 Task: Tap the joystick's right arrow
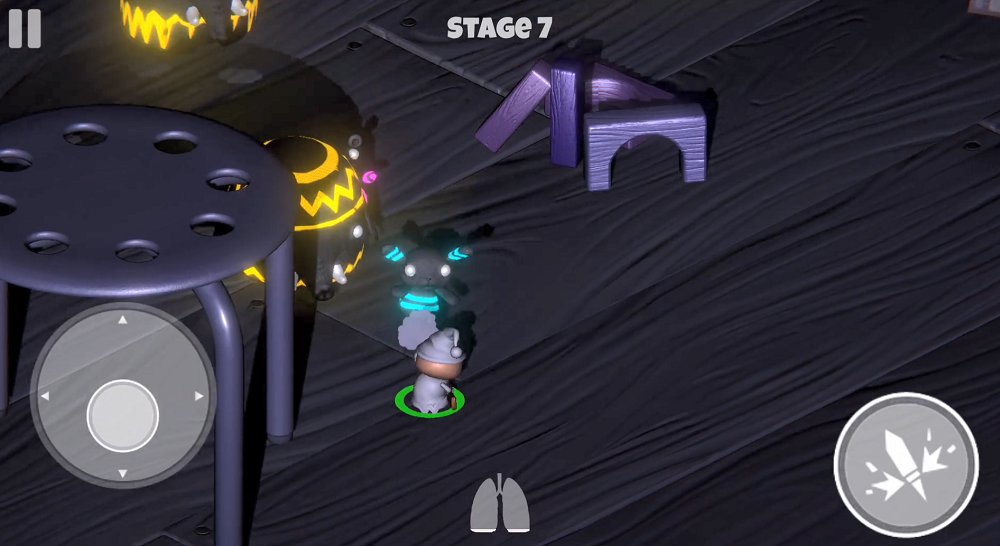(x=199, y=397)
